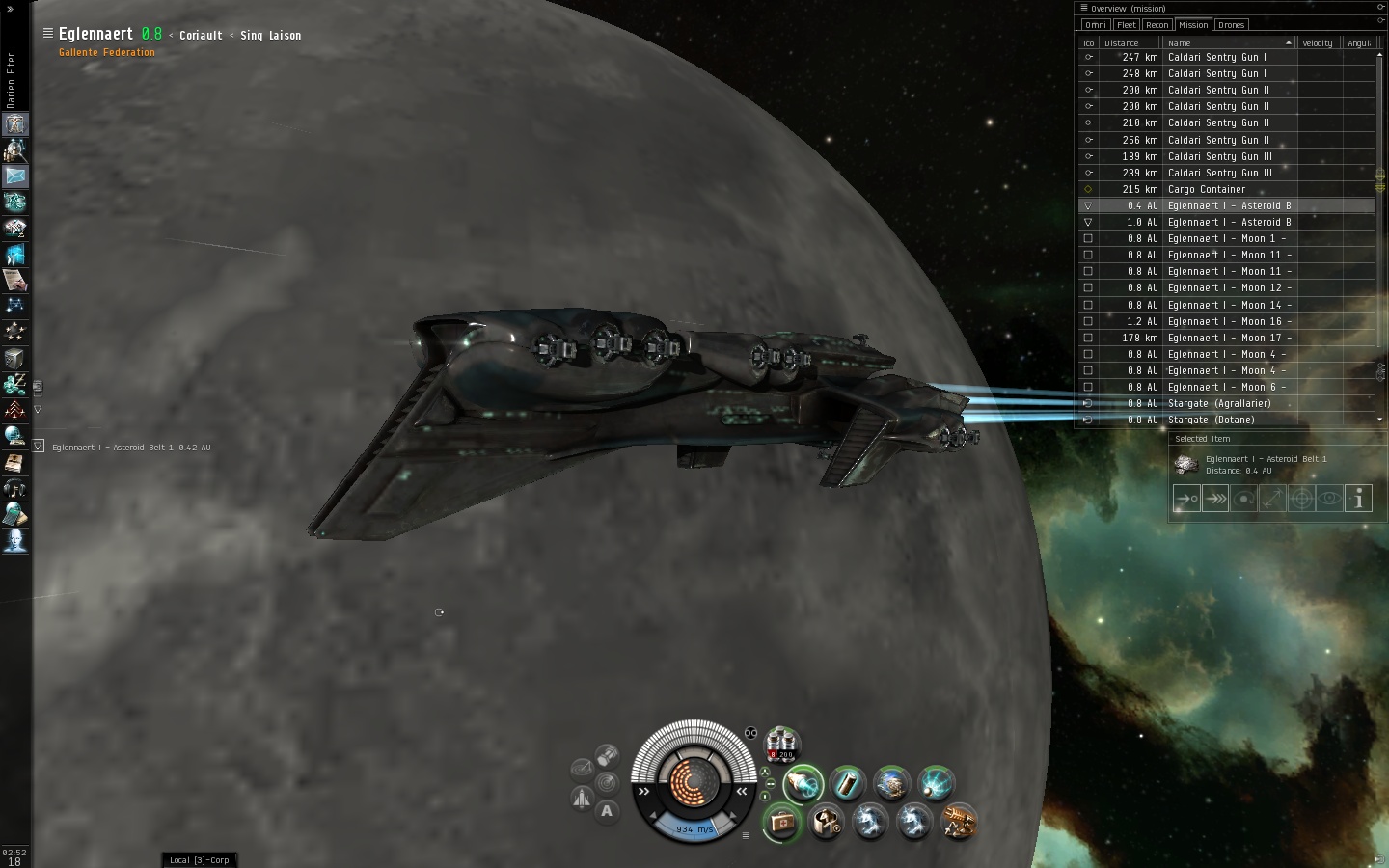
Task: Open the Eglennaert system info menu icon
Action: [x=48, y=33]
